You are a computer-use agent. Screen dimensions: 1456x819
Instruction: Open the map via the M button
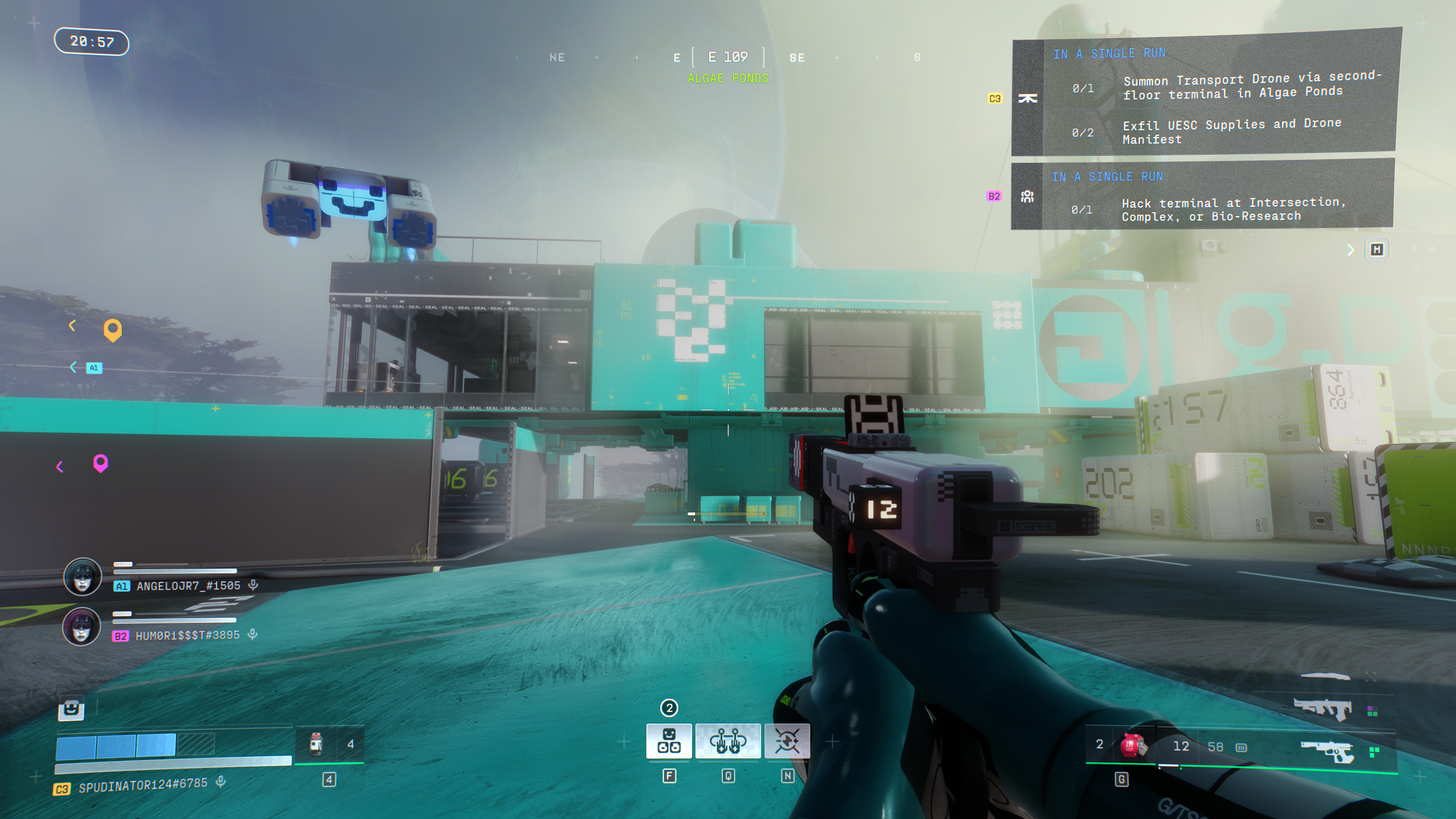[1377, 249]
